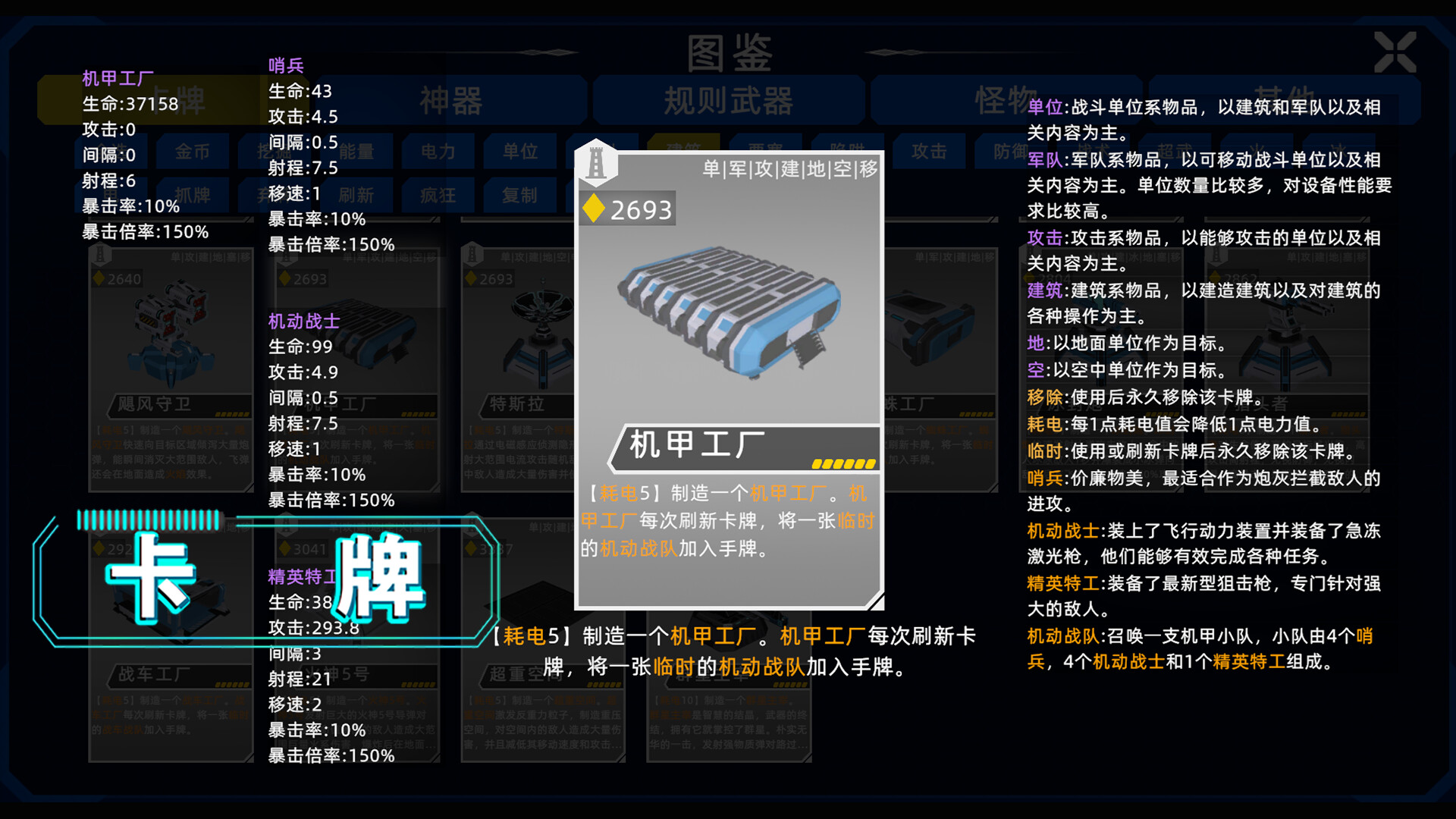Toggle the 能量 filter
The height and width of the screenshot is (819, 1456).
pyautogui.click(x=356, y=151)
